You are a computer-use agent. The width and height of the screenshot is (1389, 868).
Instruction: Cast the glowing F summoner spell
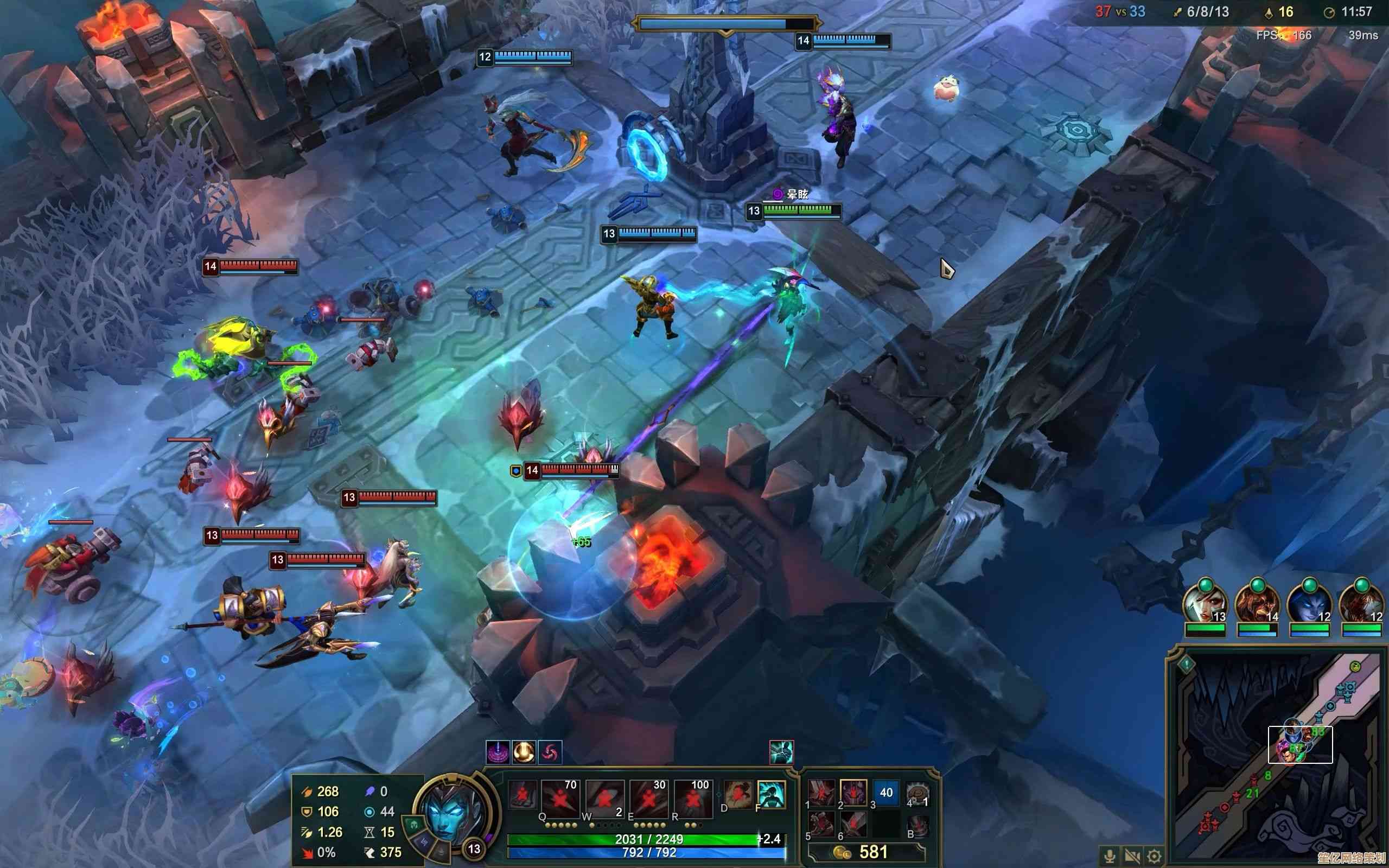tap(771, 795)
